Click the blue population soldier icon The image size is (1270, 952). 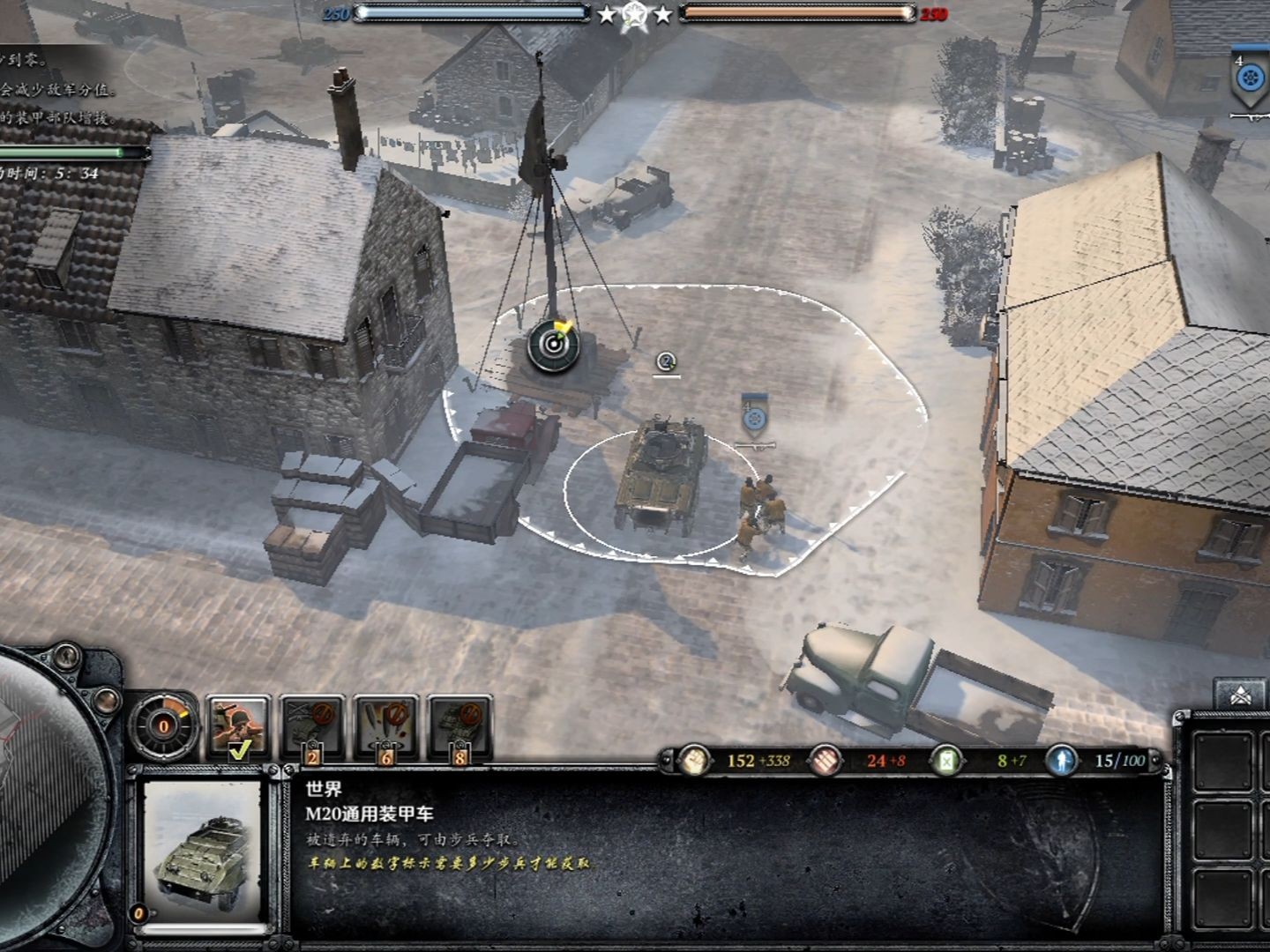click(x=1063, y=759)
